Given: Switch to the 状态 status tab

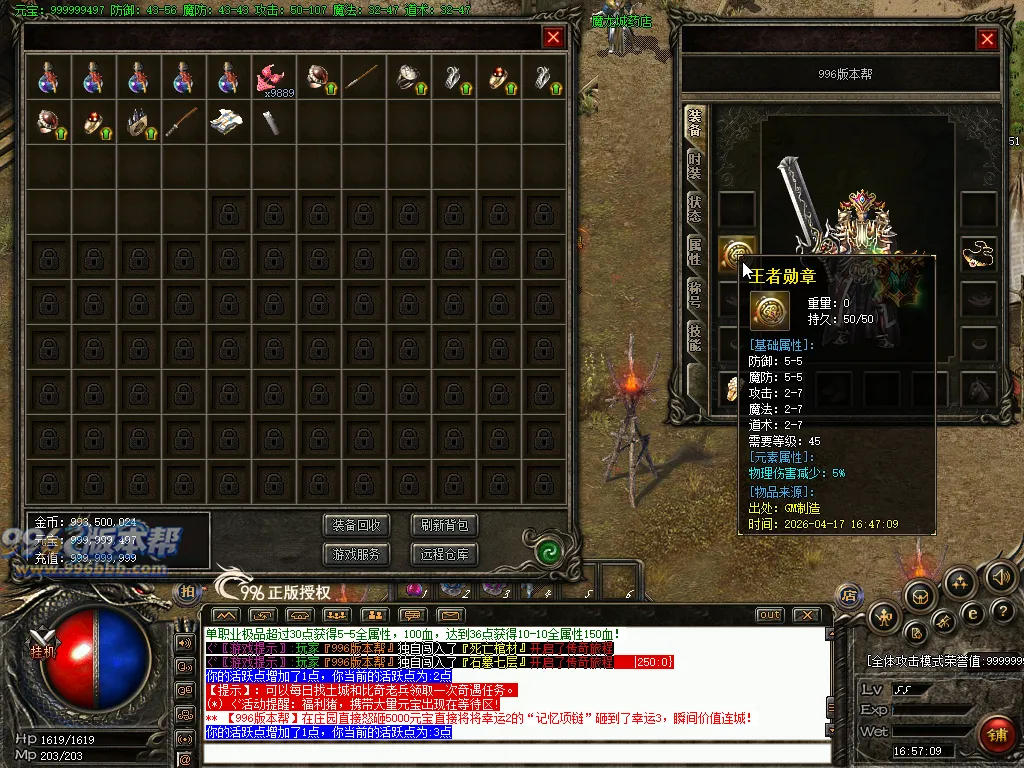Looking at the screenshot, I should click(x=695, y=209).
